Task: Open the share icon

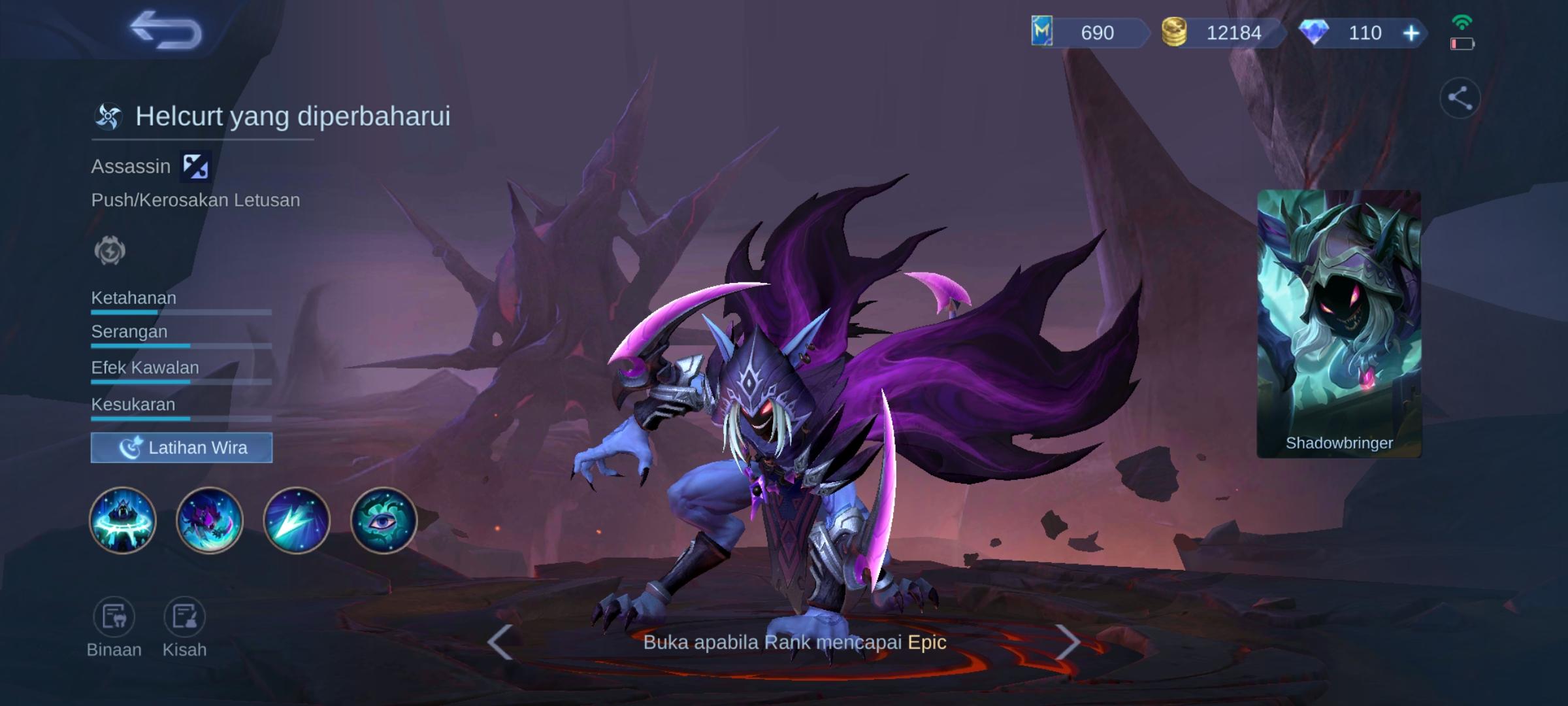Action: (1462, 97)
